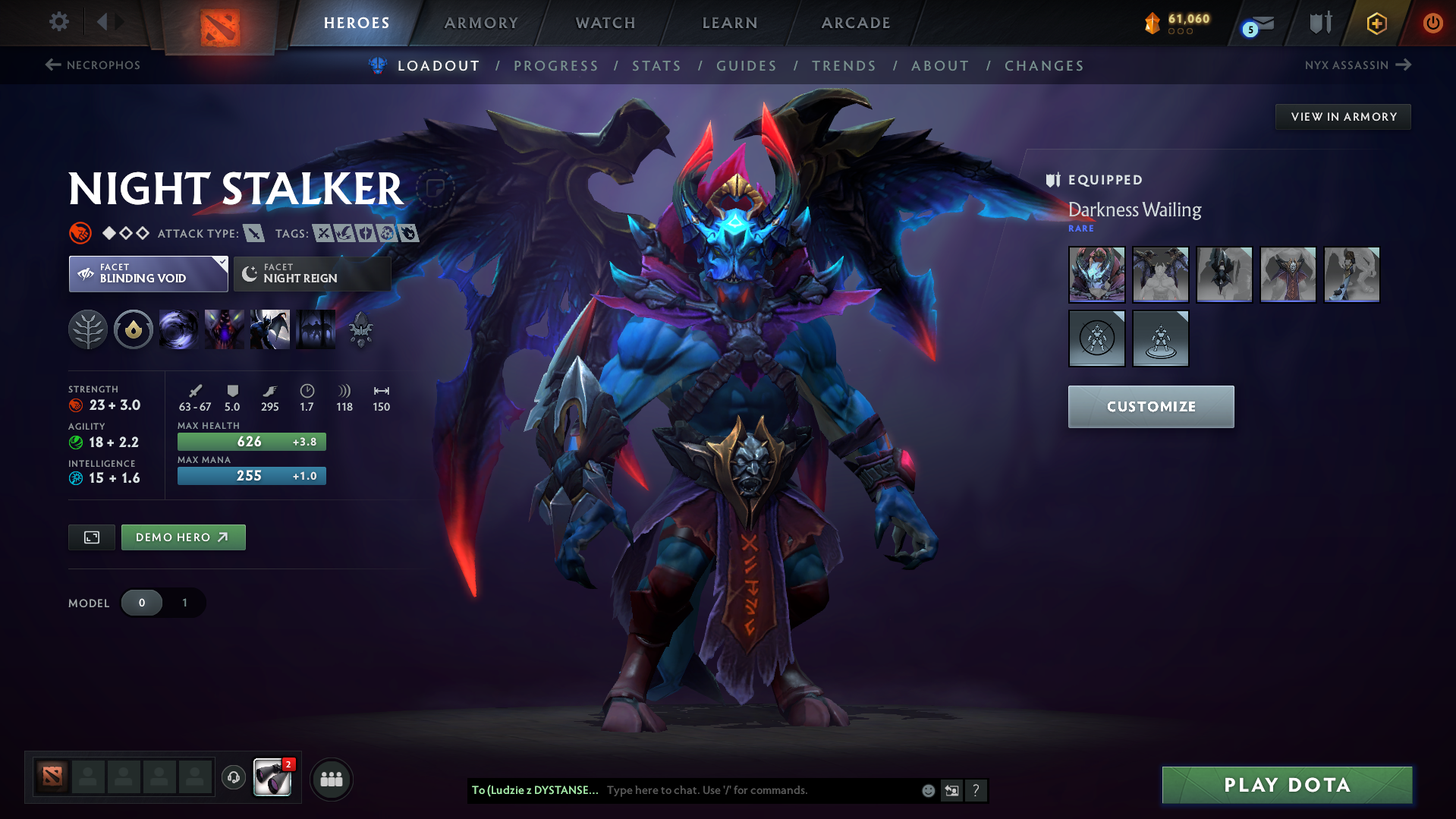Viewport: 1456px width, 819px height.
Task: Select the Crippling Fear ability icon
Action: click(x=225, y=329)
